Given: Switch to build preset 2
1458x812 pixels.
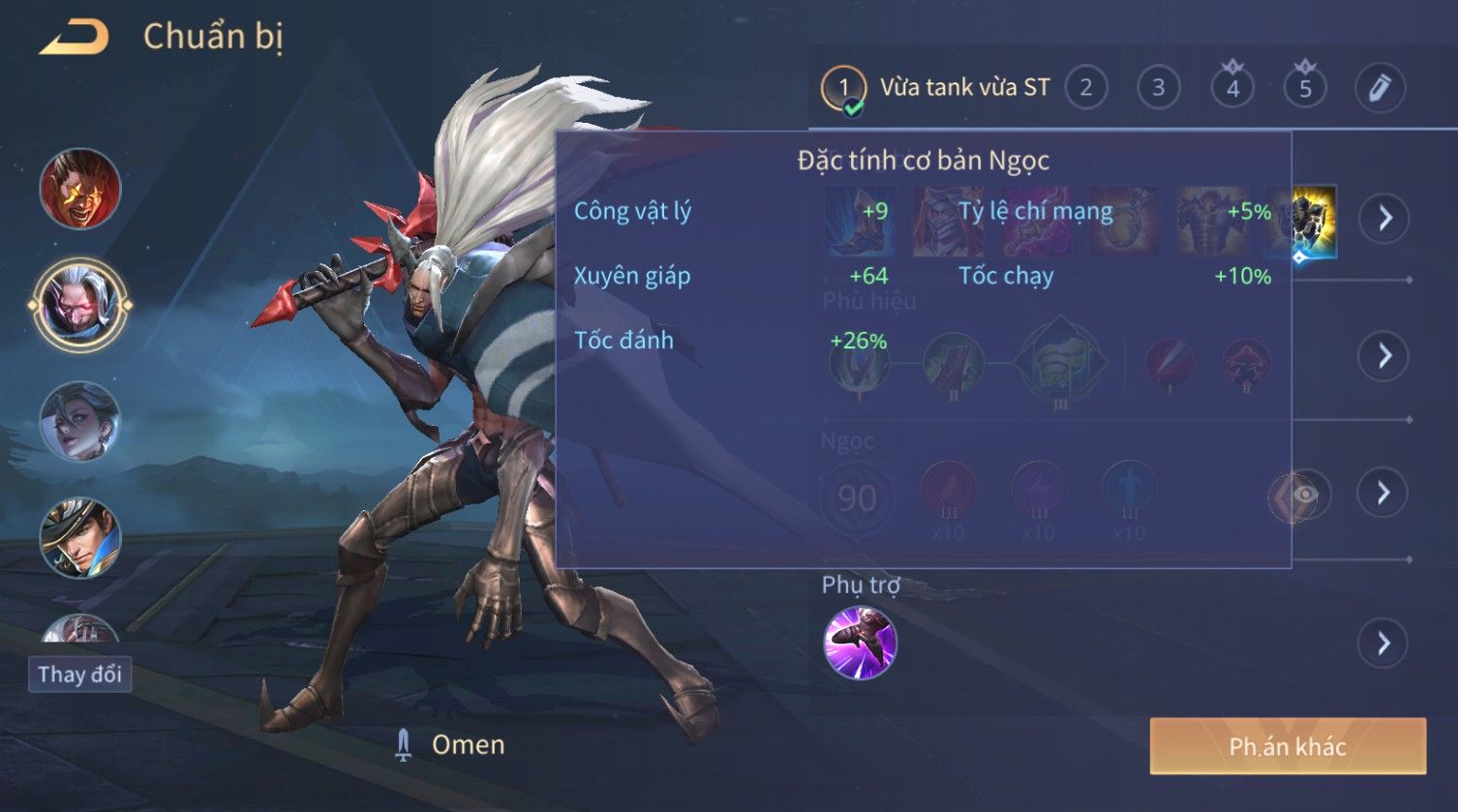Looking at the screenshot, I should pyautogui.click(x=1085, y=88).
